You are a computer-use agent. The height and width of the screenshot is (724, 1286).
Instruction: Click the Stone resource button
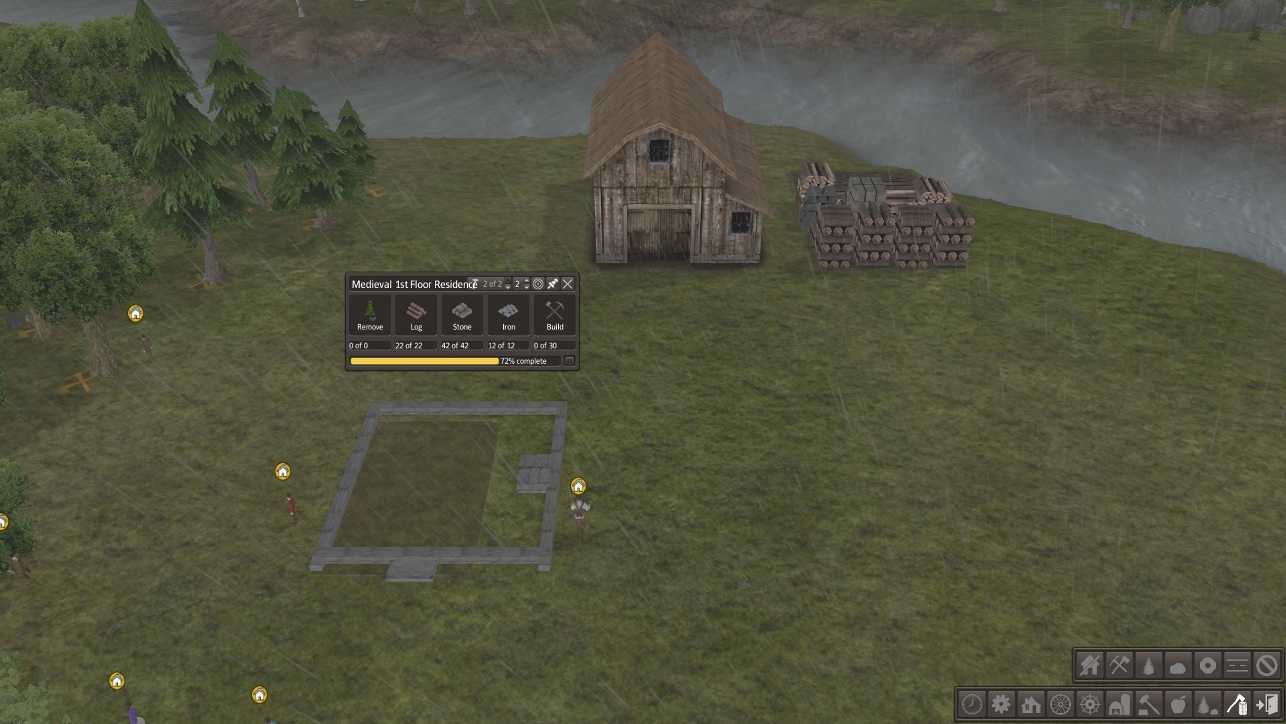(462, 315)
